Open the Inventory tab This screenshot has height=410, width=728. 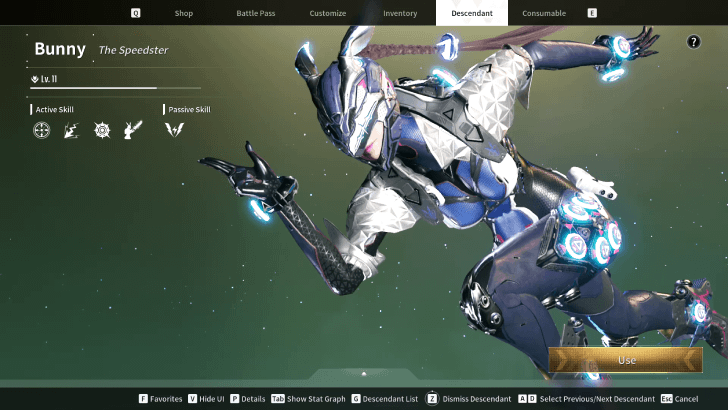coord(400,13)
